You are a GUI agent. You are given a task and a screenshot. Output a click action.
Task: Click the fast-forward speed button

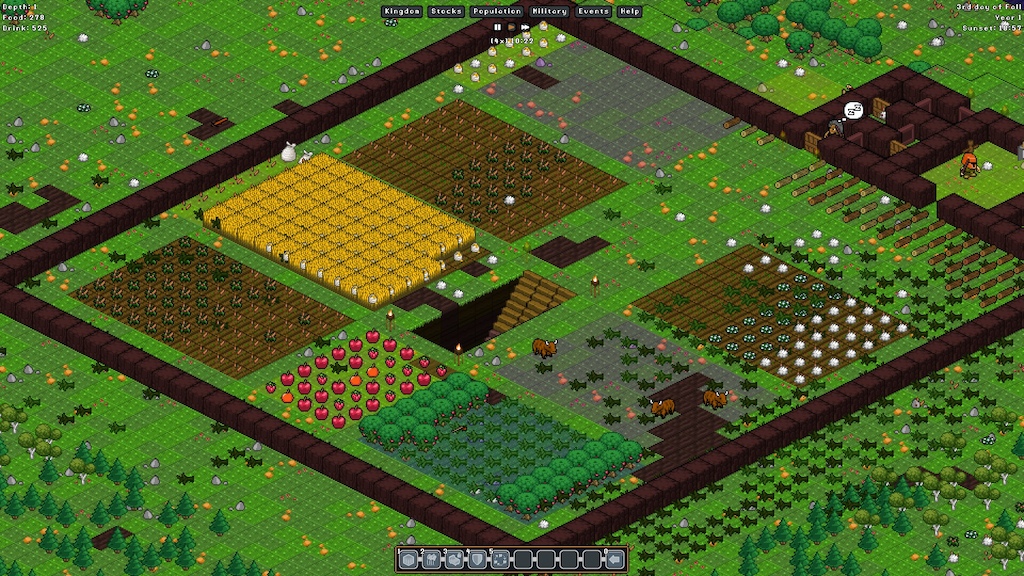(525, 27)
